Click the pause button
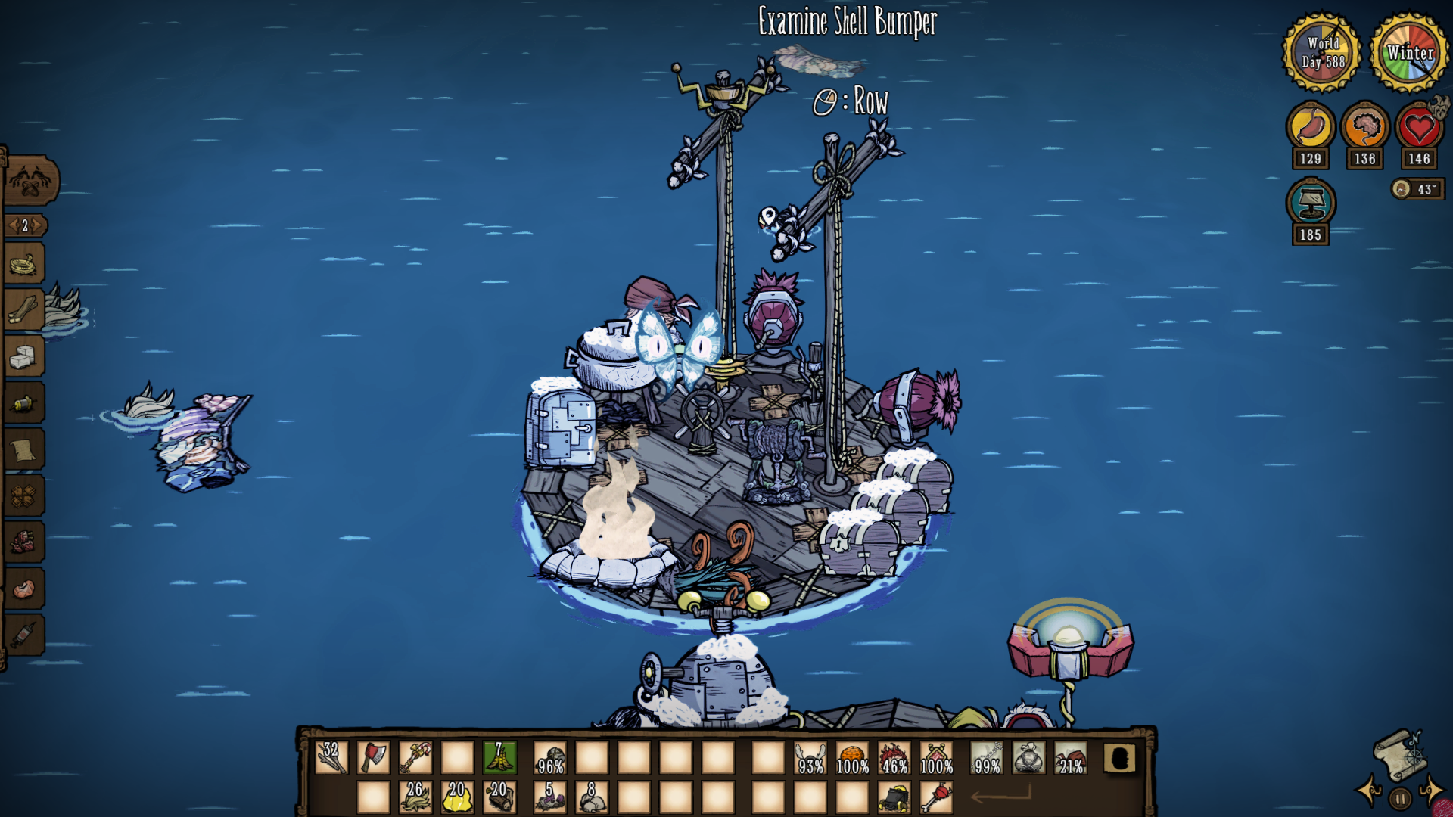 coord(1401,798)
